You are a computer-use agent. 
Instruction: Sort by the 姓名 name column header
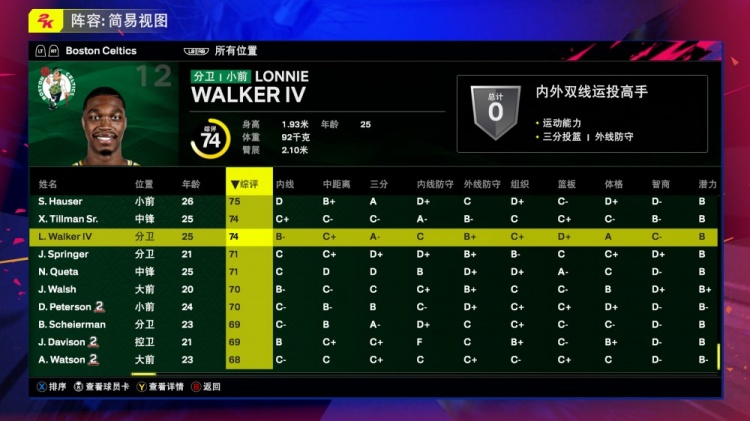pyautogui.click(x=48, y=184)
